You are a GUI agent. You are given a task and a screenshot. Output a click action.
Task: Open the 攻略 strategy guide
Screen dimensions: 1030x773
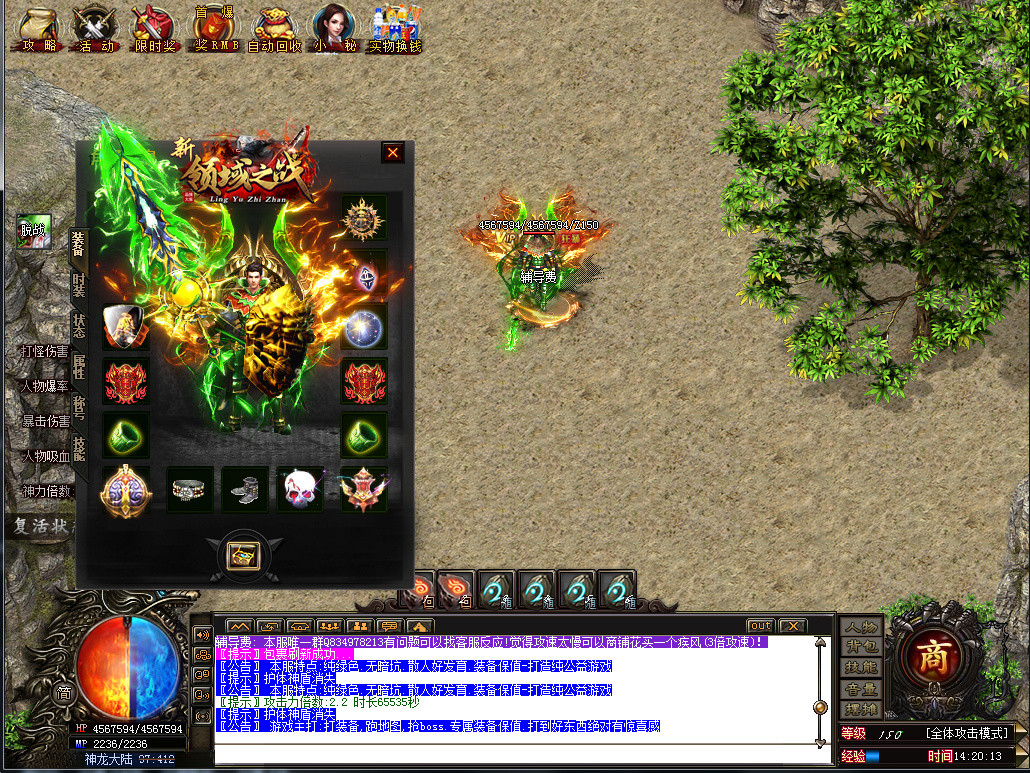pos(38,30)
